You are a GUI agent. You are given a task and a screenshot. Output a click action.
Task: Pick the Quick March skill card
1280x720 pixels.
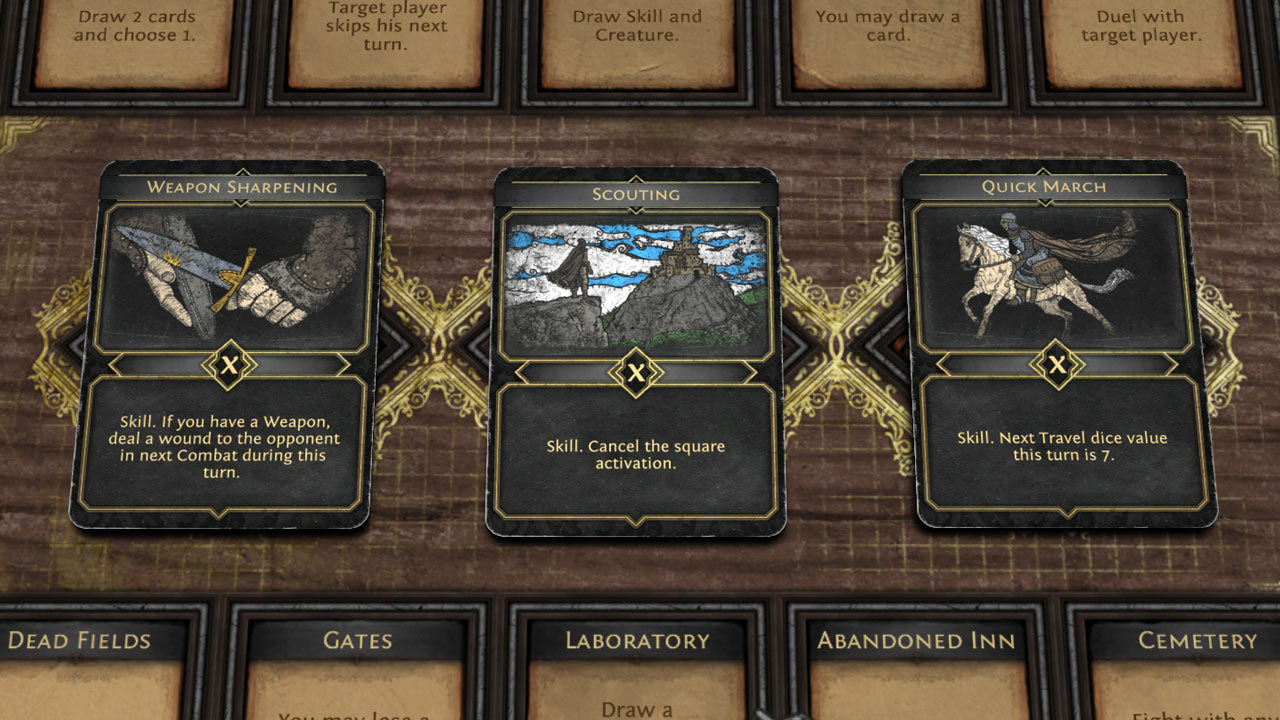(1058, 343)
